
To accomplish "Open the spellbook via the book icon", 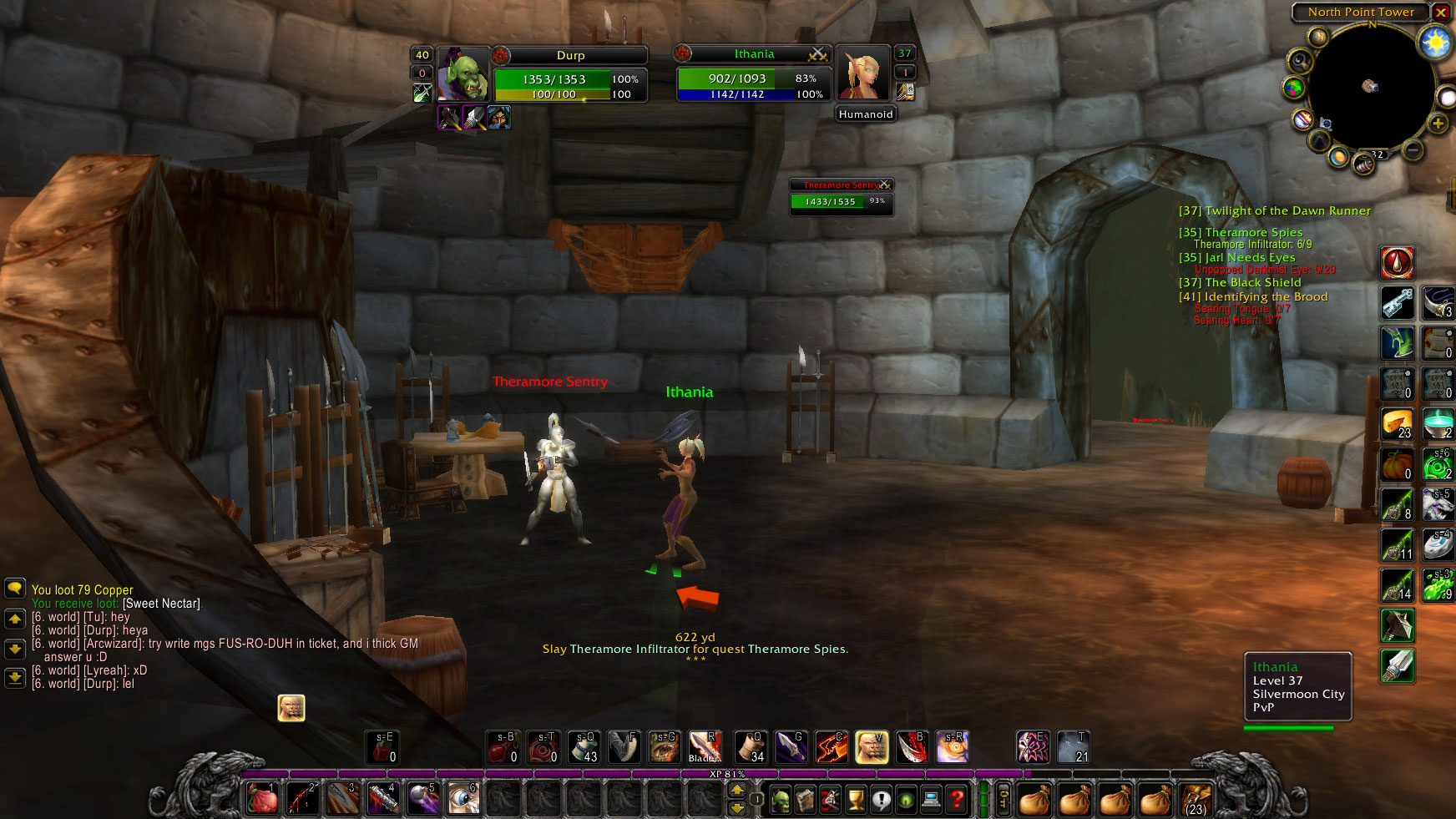I will [x=805, y=800].
